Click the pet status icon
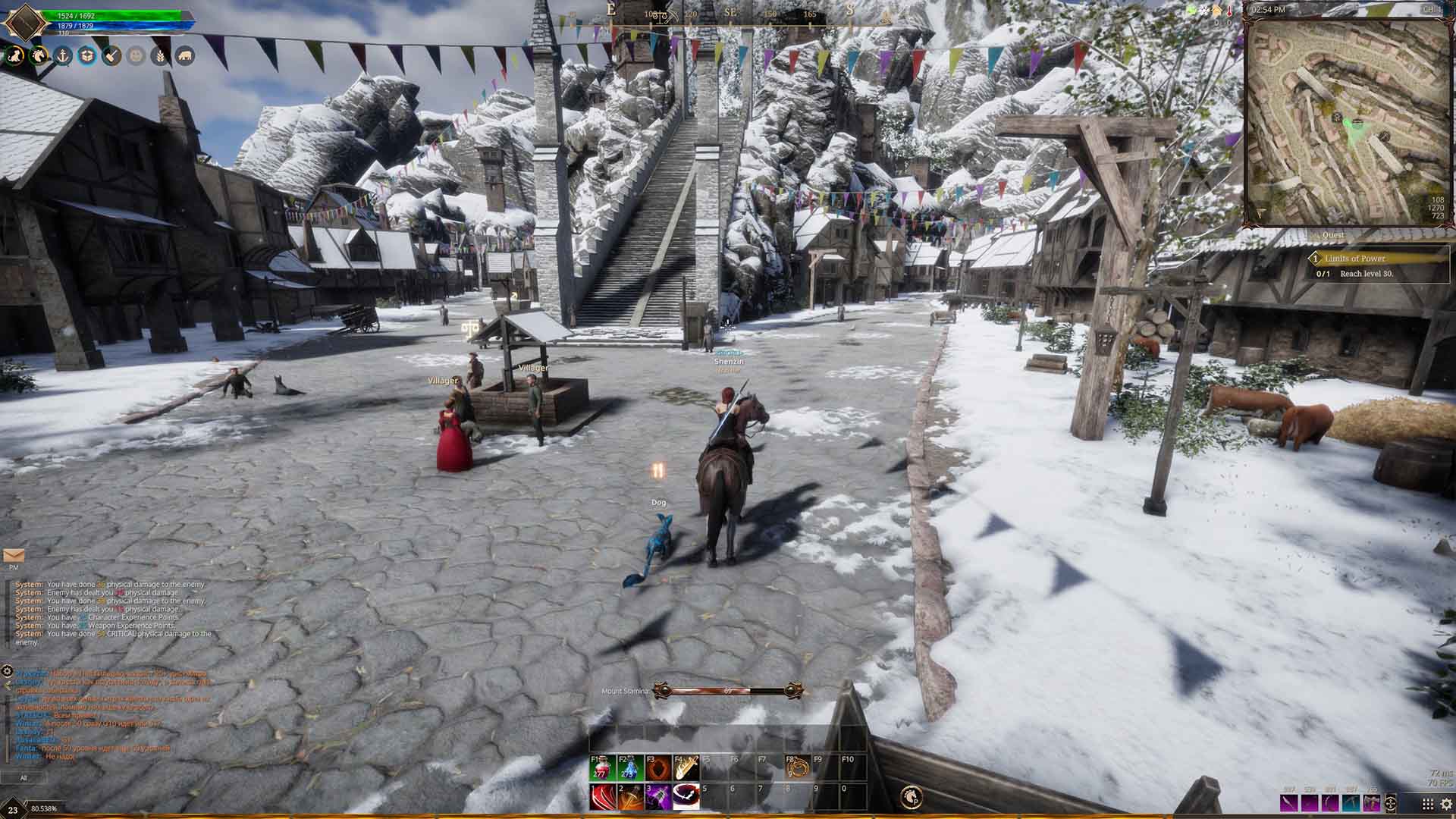This screenshot has width=1456, height=819. (x=14, y=55)
